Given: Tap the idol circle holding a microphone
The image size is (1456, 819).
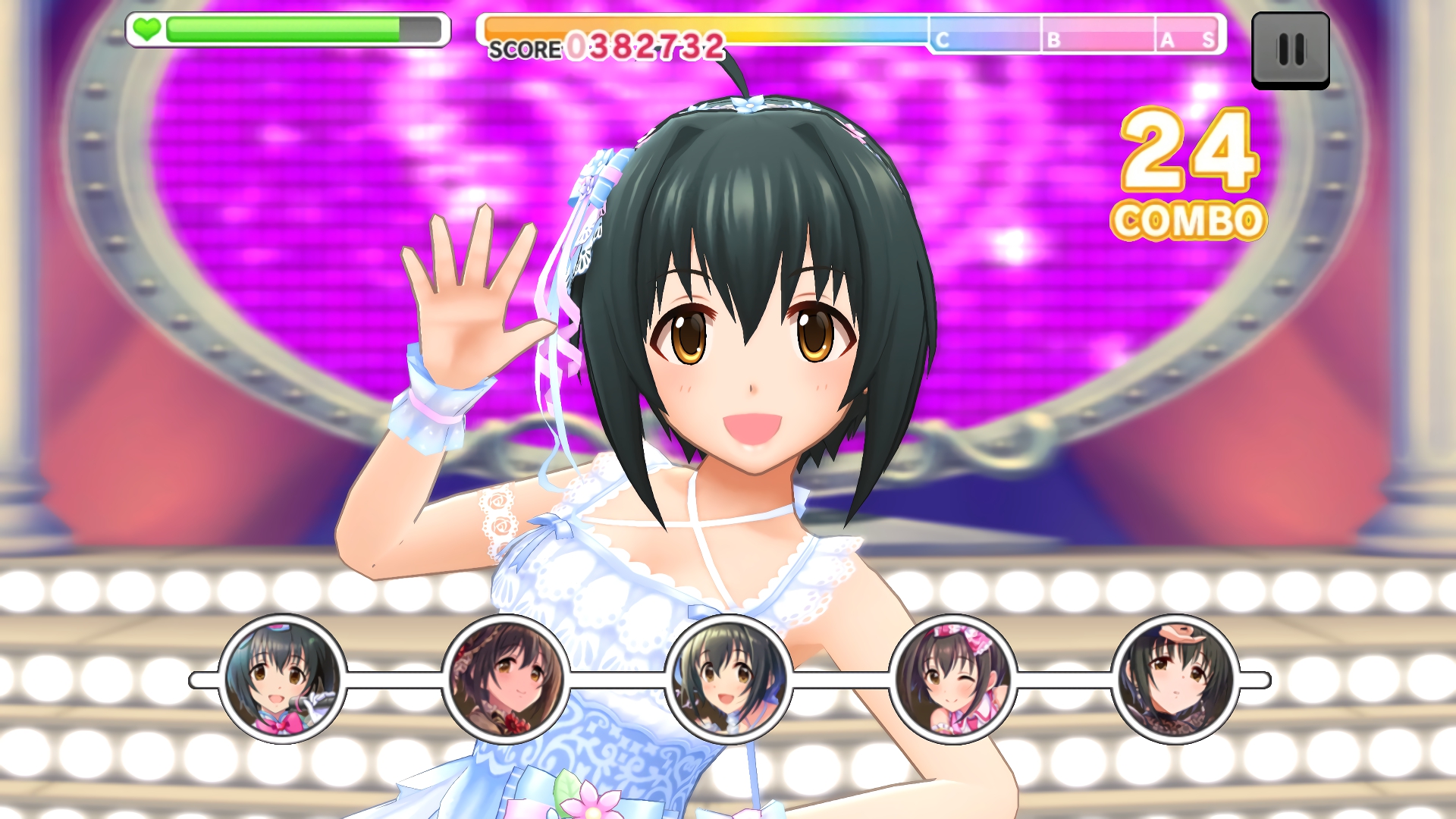Looking at the screenshot, I should [282, 679].
